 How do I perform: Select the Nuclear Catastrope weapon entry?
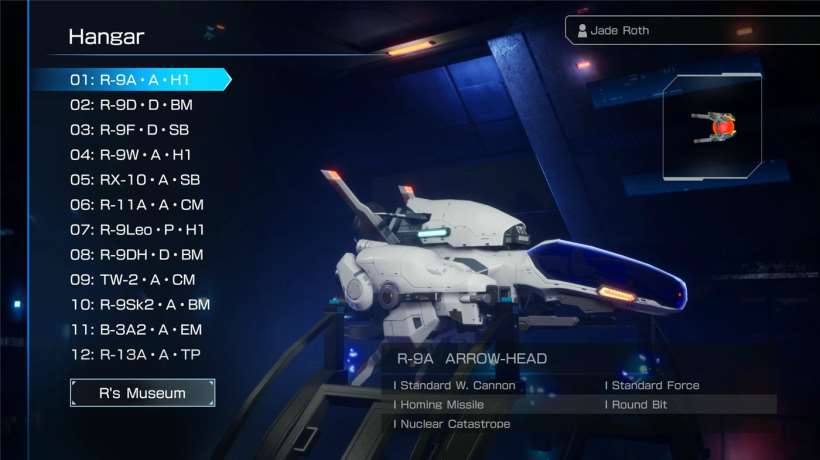pyautogui.click(x=453, y=425)
